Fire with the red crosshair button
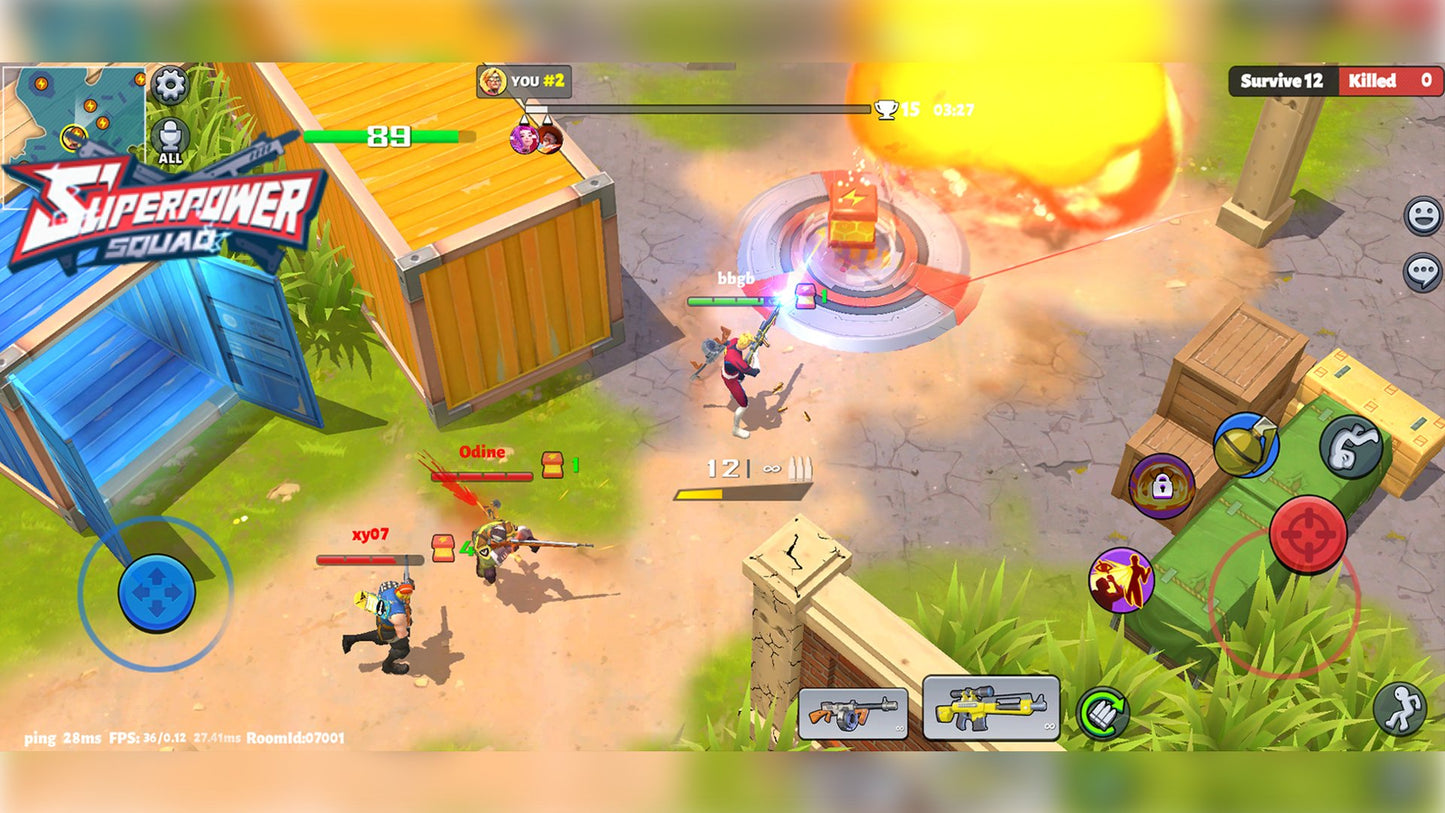This screenshot has width=1445, height=813. click(x=1307, y=534)
